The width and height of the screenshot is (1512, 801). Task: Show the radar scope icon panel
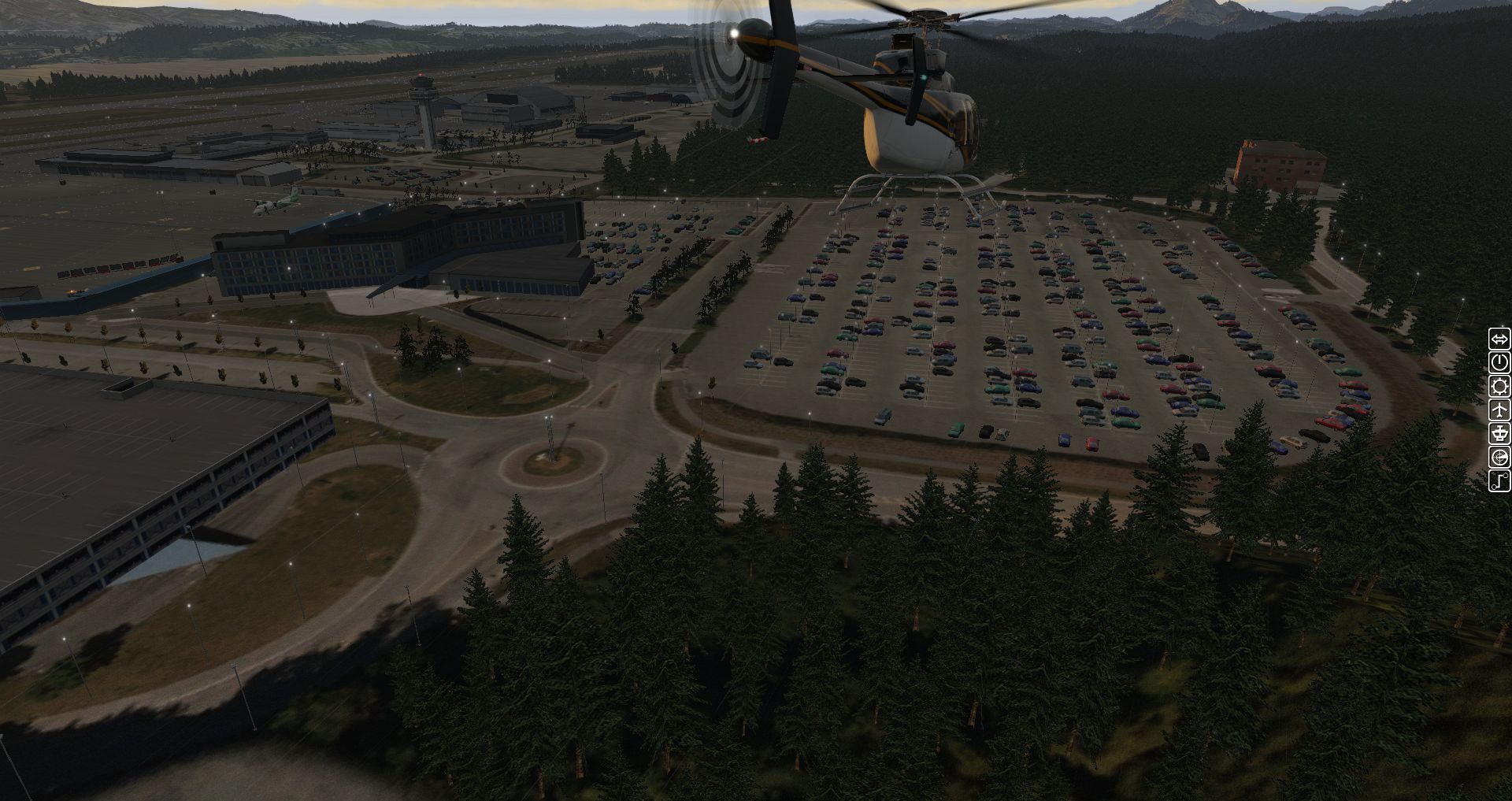[1499, 457]
